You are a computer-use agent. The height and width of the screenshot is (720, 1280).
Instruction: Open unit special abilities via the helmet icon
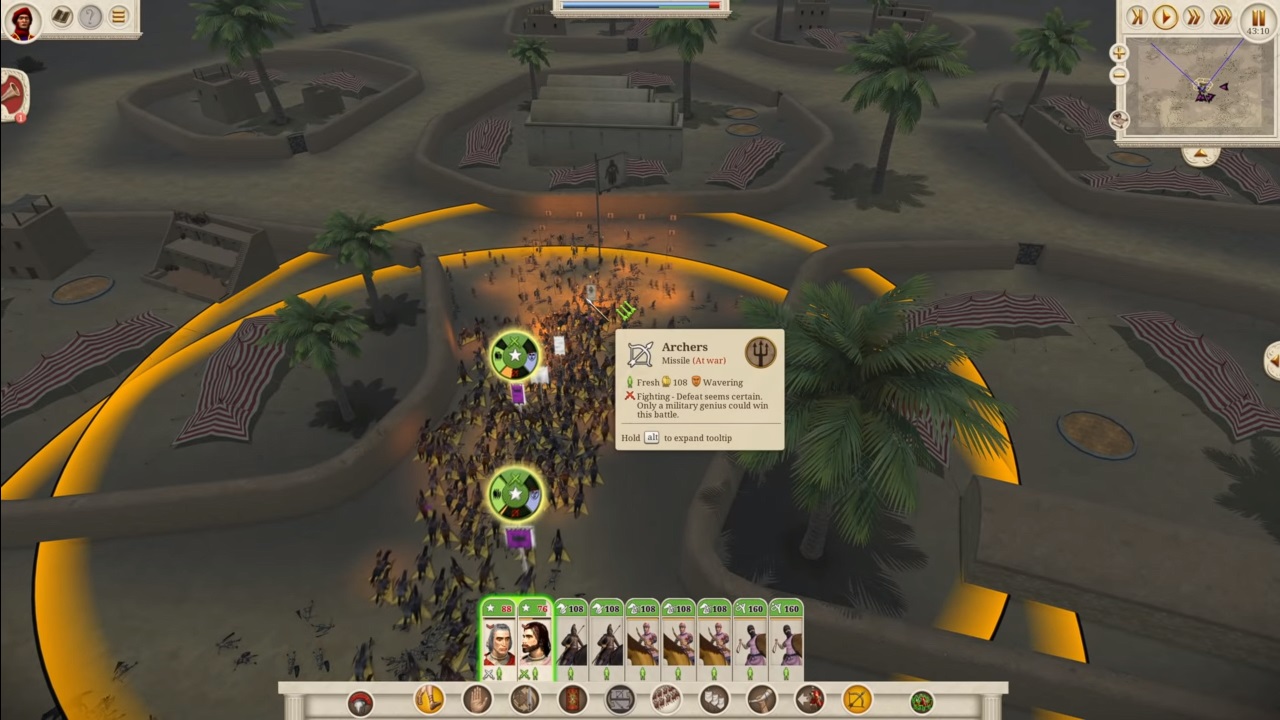pos(361,700)
